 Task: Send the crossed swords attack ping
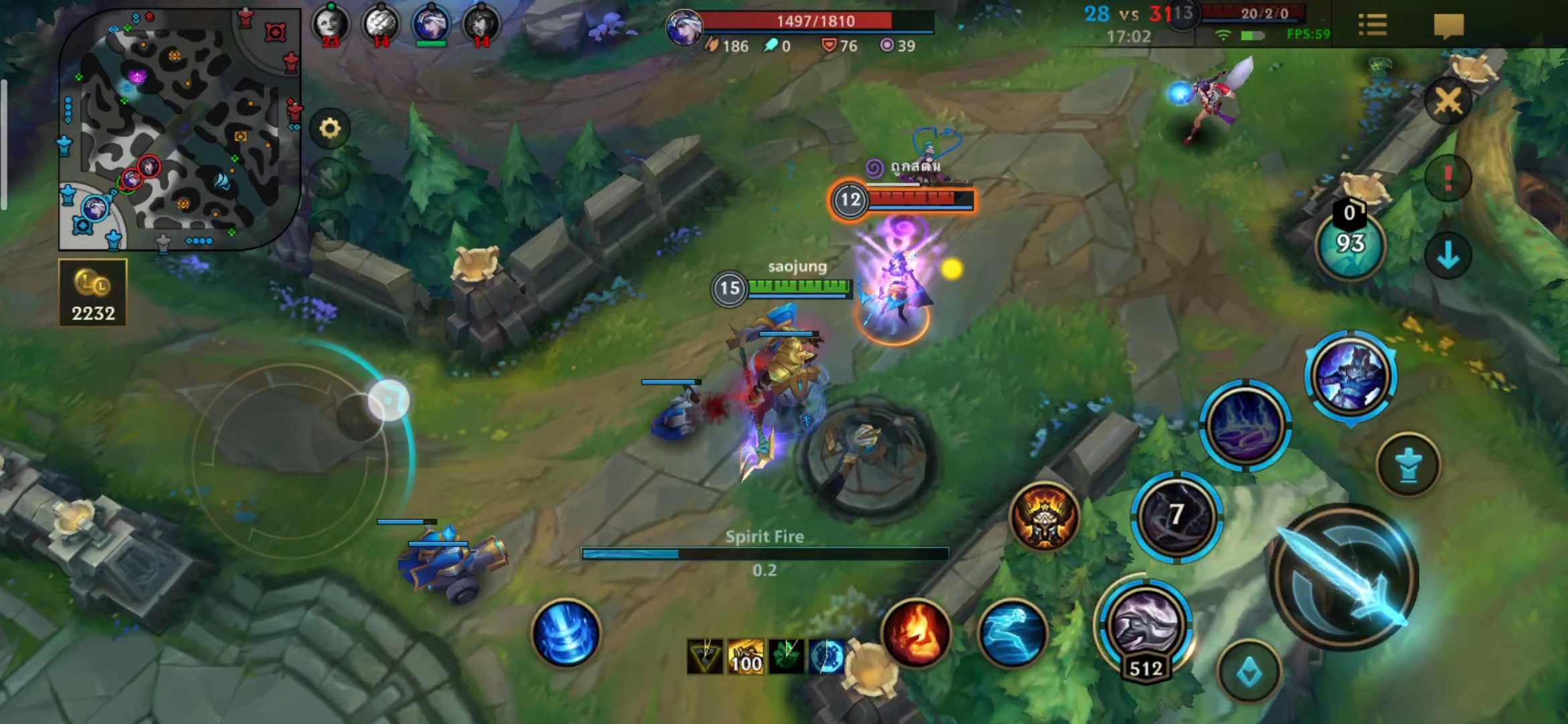point(1447,102)
